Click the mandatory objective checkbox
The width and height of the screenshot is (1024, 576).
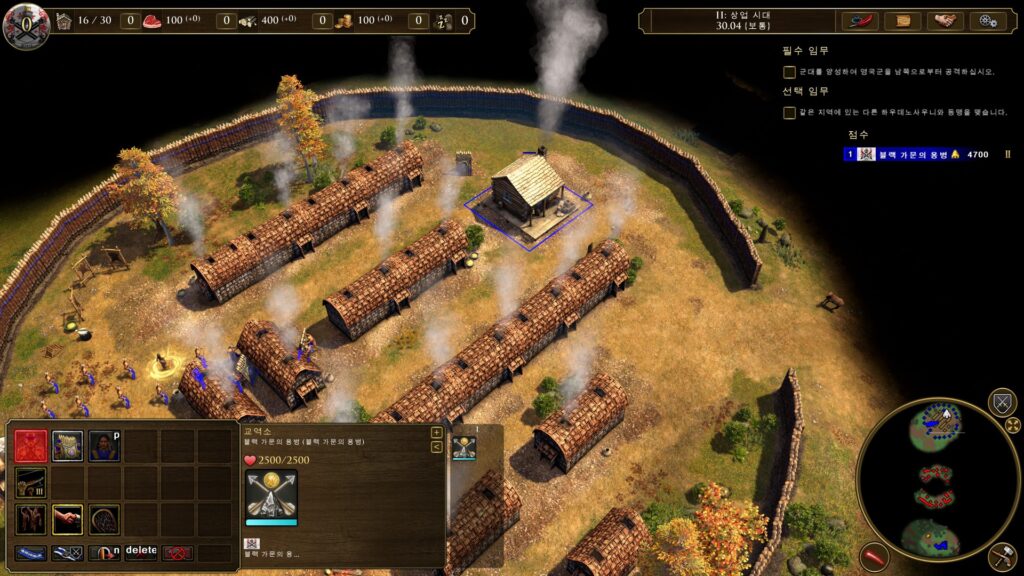point(790,72)
